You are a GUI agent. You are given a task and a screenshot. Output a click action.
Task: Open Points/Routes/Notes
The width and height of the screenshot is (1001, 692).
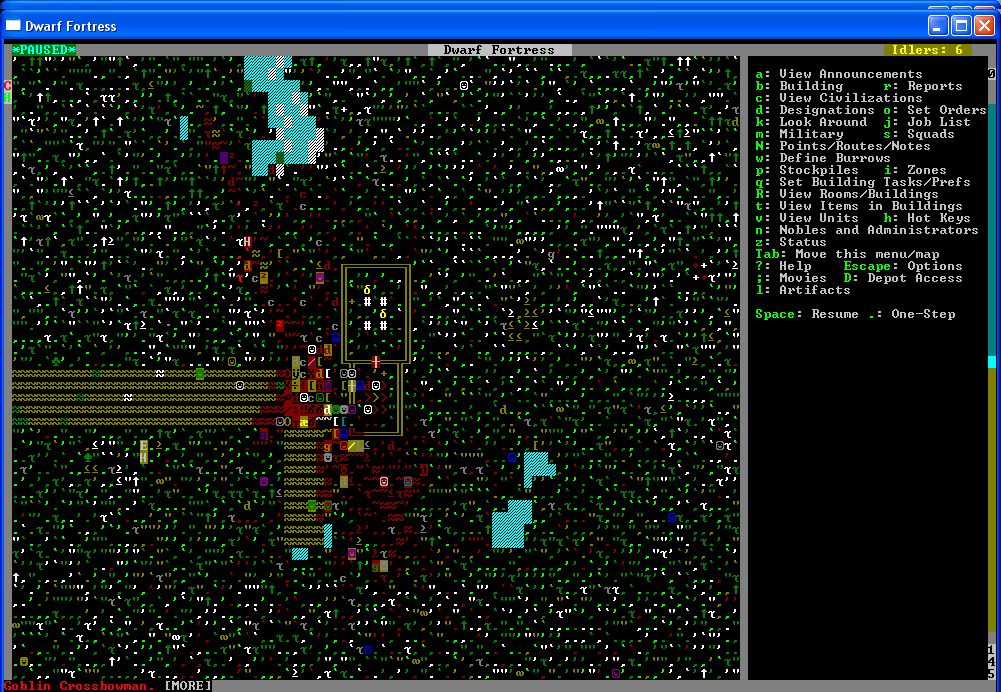click(x=840, y=146)
